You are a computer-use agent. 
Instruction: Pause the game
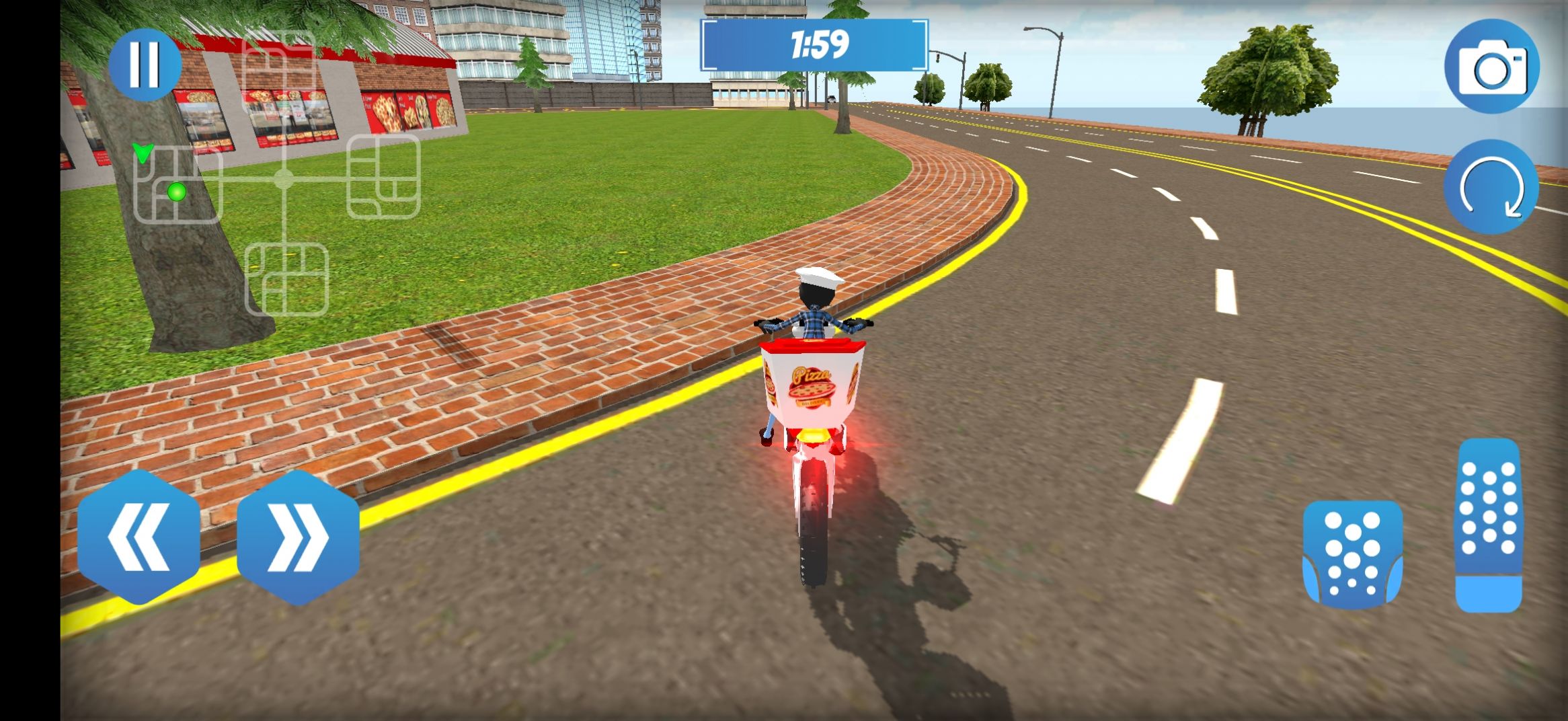click(x=145, y=65)
